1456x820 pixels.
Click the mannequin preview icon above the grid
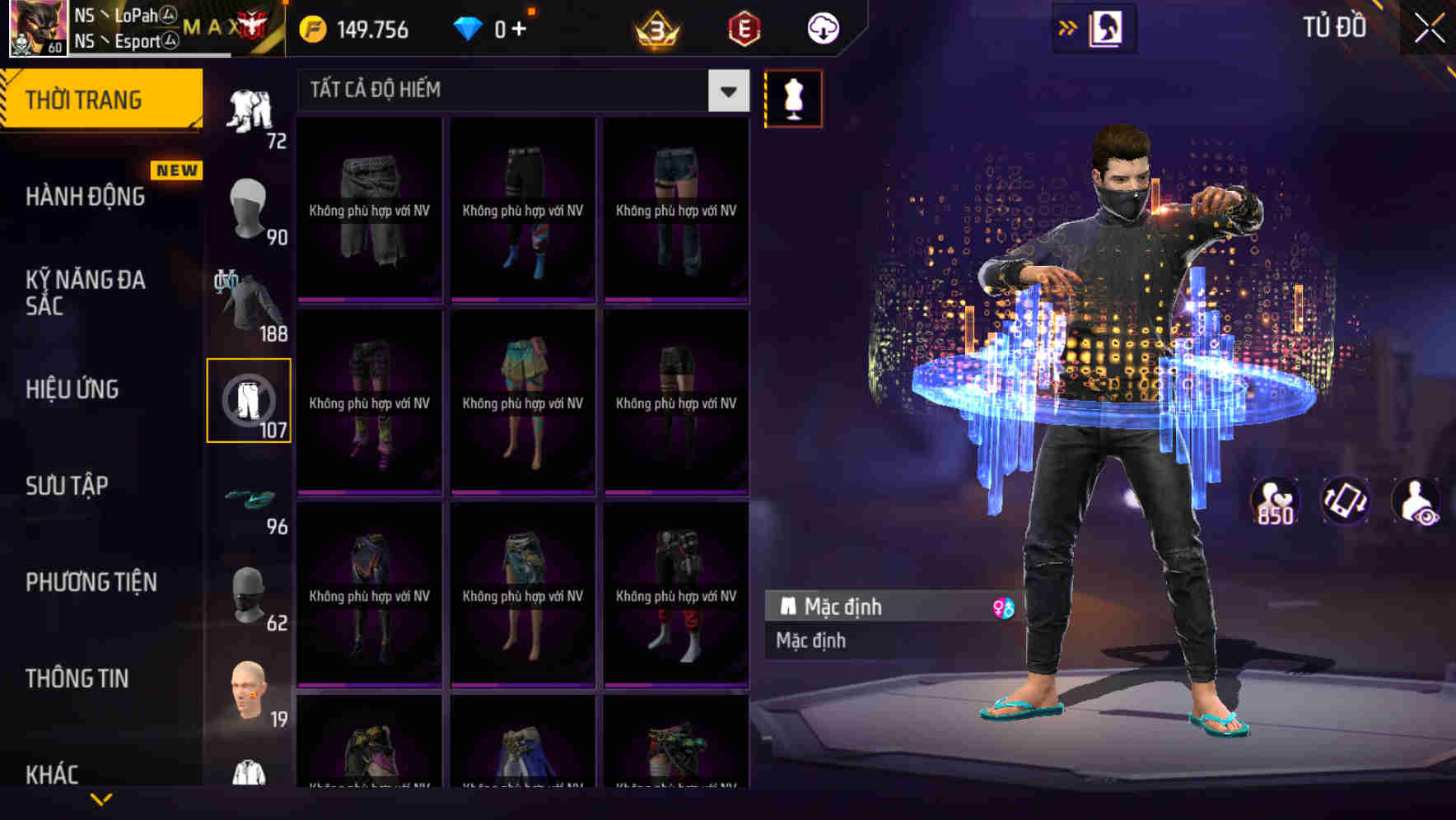793,97
